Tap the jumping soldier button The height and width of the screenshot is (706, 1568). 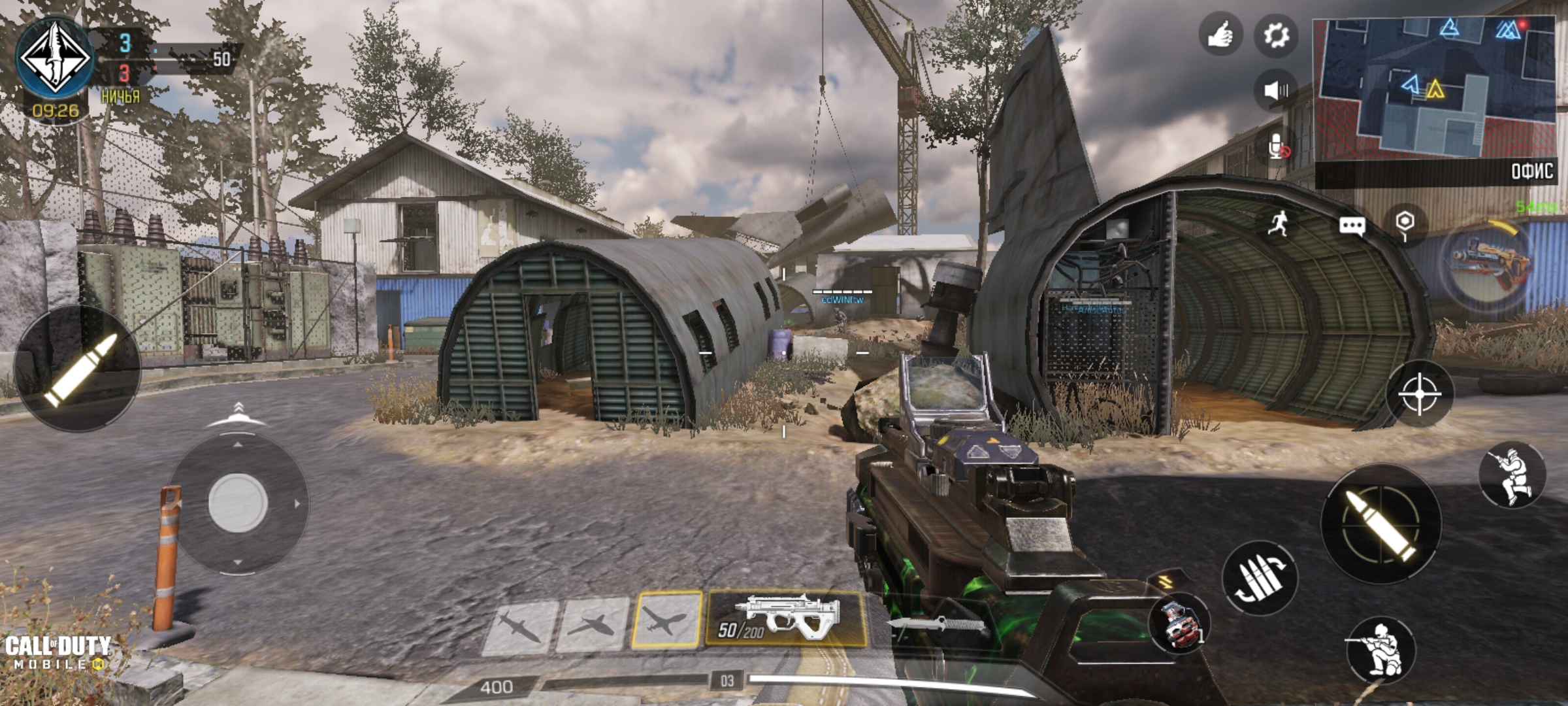click(x=1512, y=475)
